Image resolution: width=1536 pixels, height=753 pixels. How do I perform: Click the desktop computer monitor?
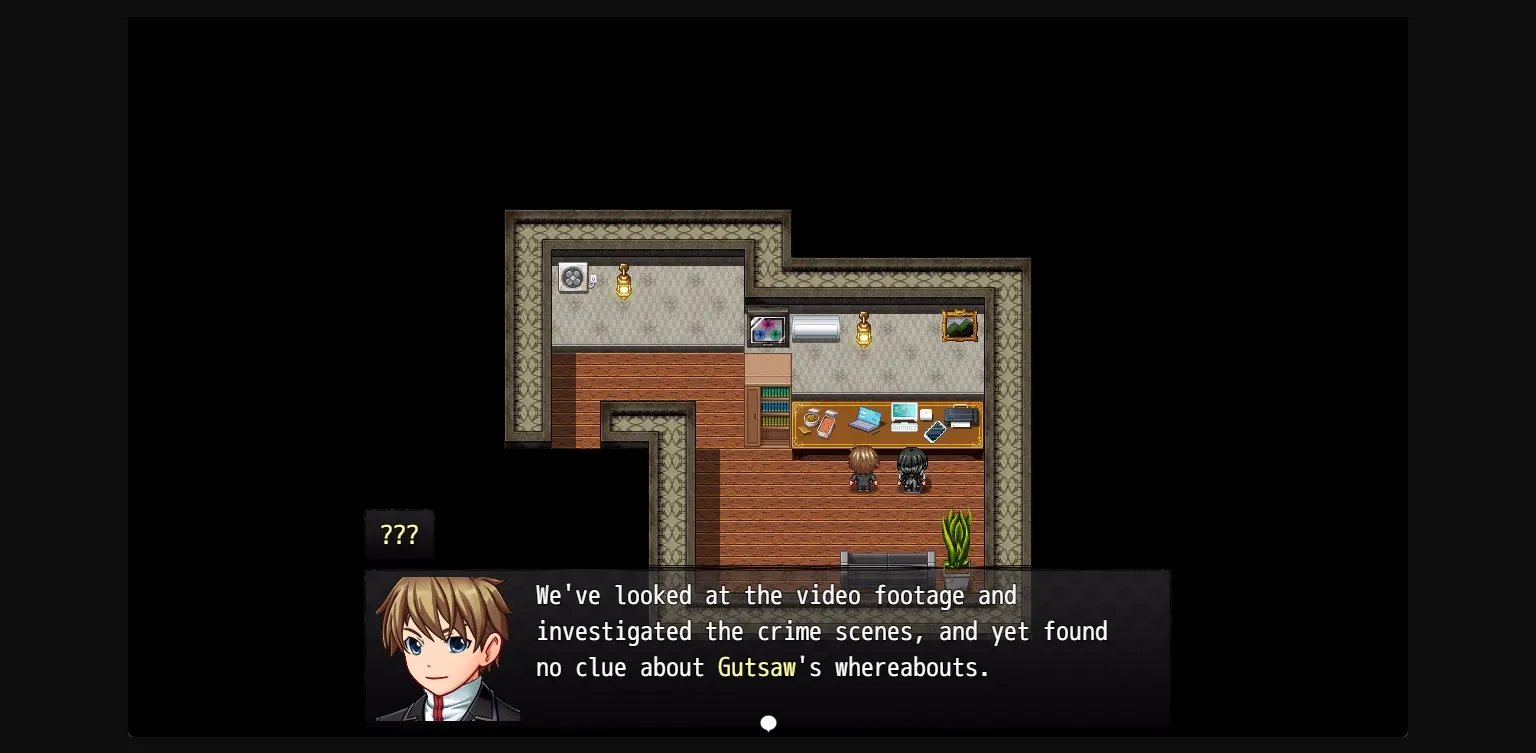tap(904, 412)
